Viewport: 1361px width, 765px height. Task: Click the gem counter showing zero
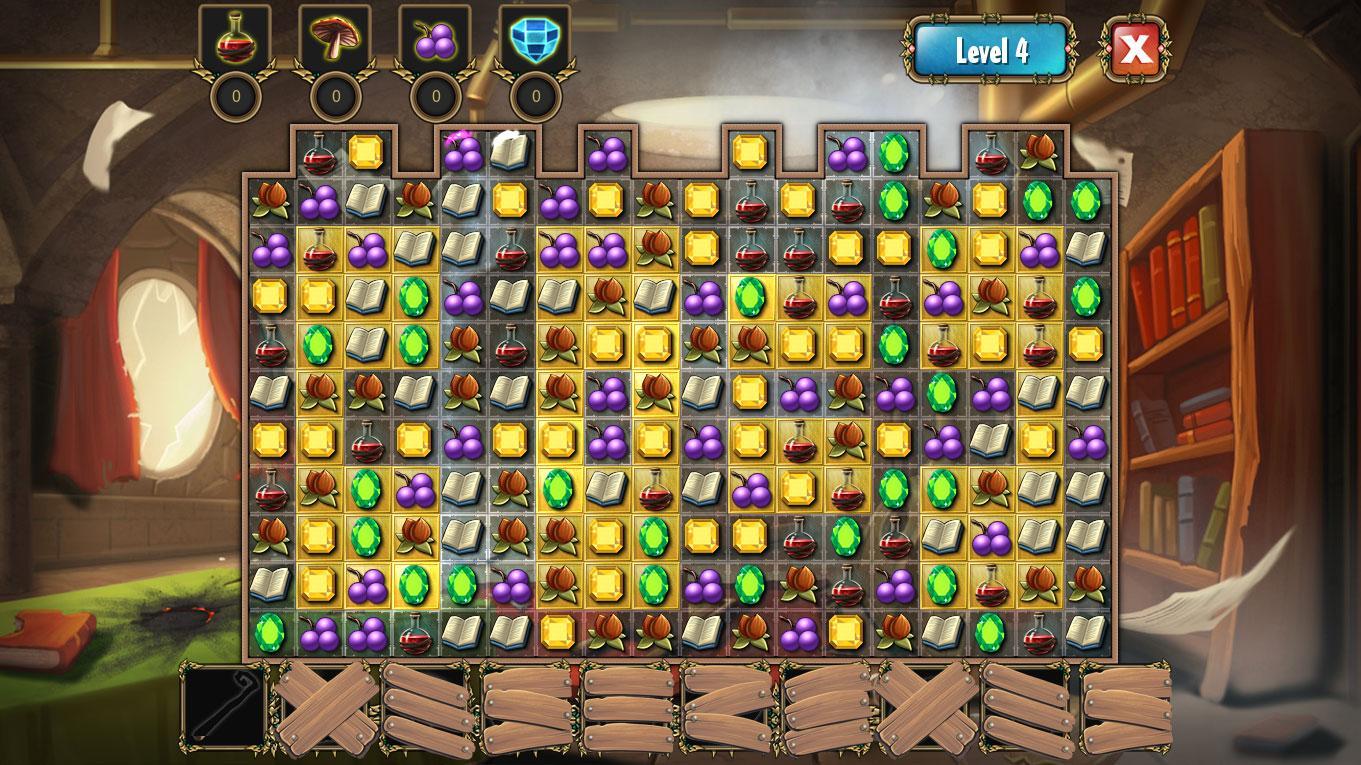(533, 97)
